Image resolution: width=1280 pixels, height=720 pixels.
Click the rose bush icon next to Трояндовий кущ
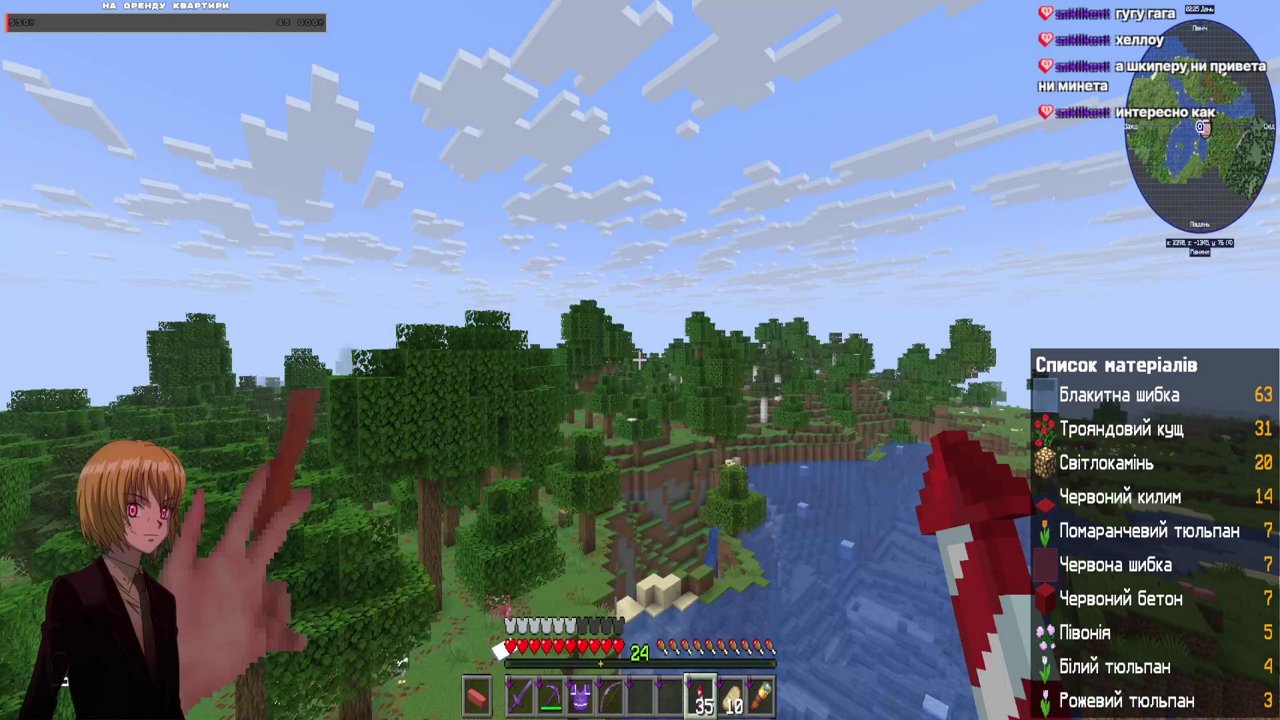pyautogui.click(x=1043, y=429)
